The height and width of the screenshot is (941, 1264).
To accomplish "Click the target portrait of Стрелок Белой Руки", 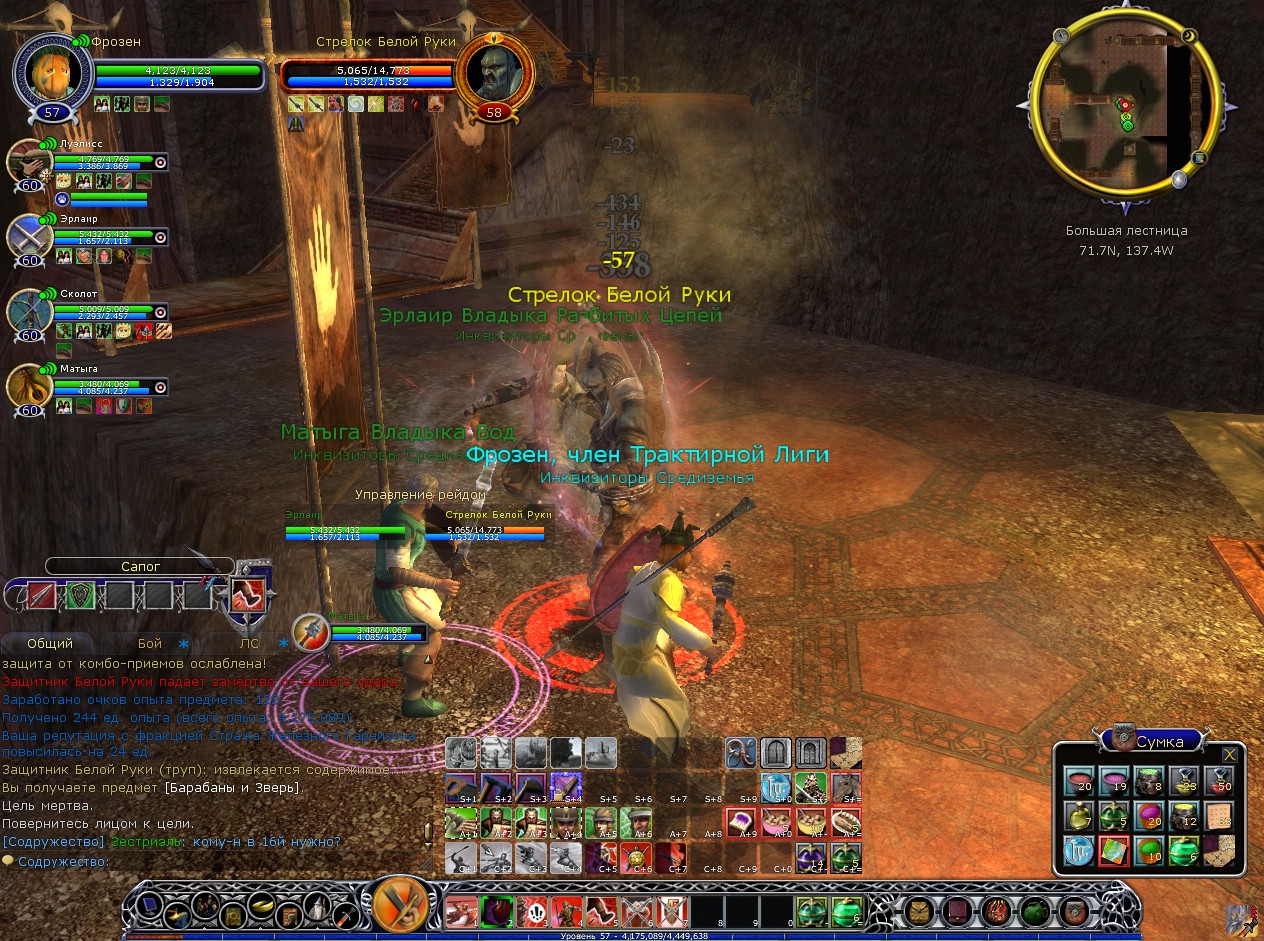I will (494, 73).
